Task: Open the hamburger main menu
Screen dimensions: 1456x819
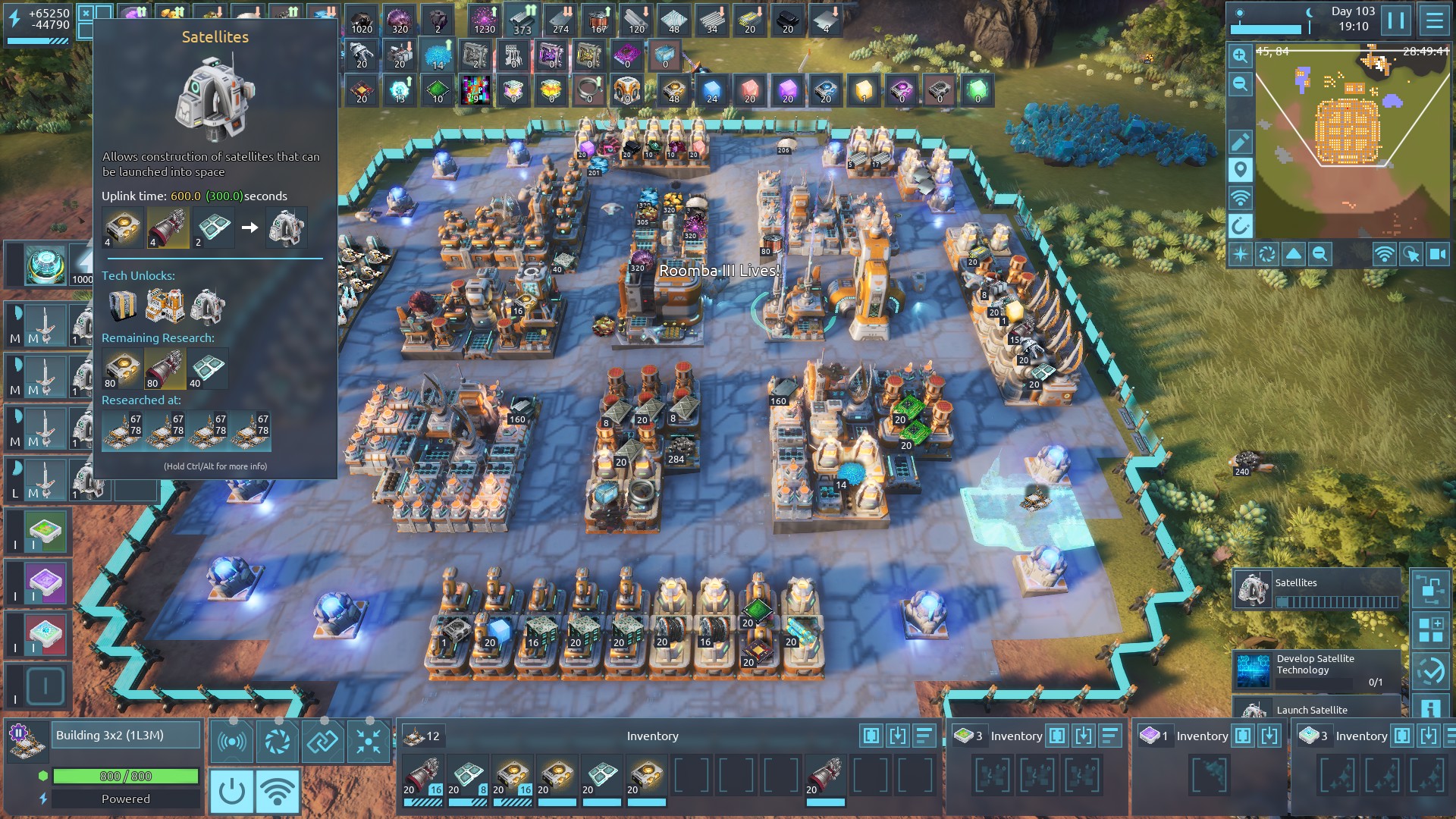Action: [1434, 20]
